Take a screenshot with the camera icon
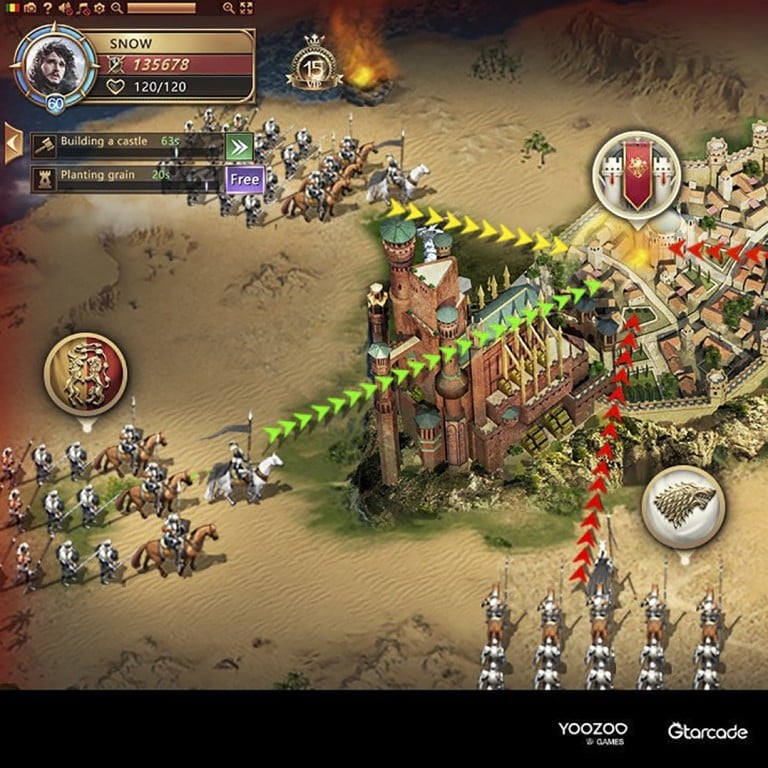Viewport: 768px width, 768px height. [x=30, y=8]
